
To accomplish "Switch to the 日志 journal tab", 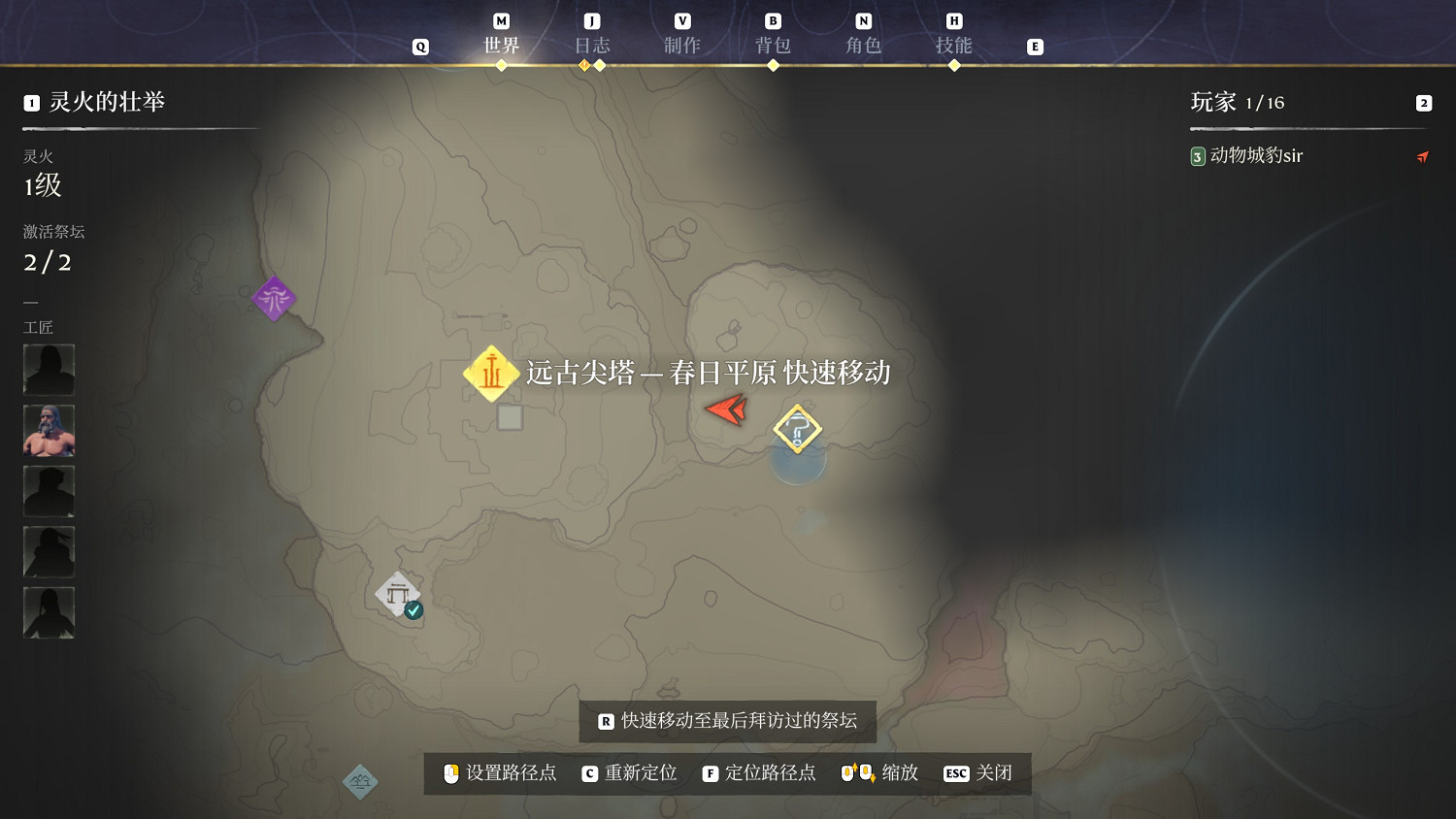I will point(592,44).
